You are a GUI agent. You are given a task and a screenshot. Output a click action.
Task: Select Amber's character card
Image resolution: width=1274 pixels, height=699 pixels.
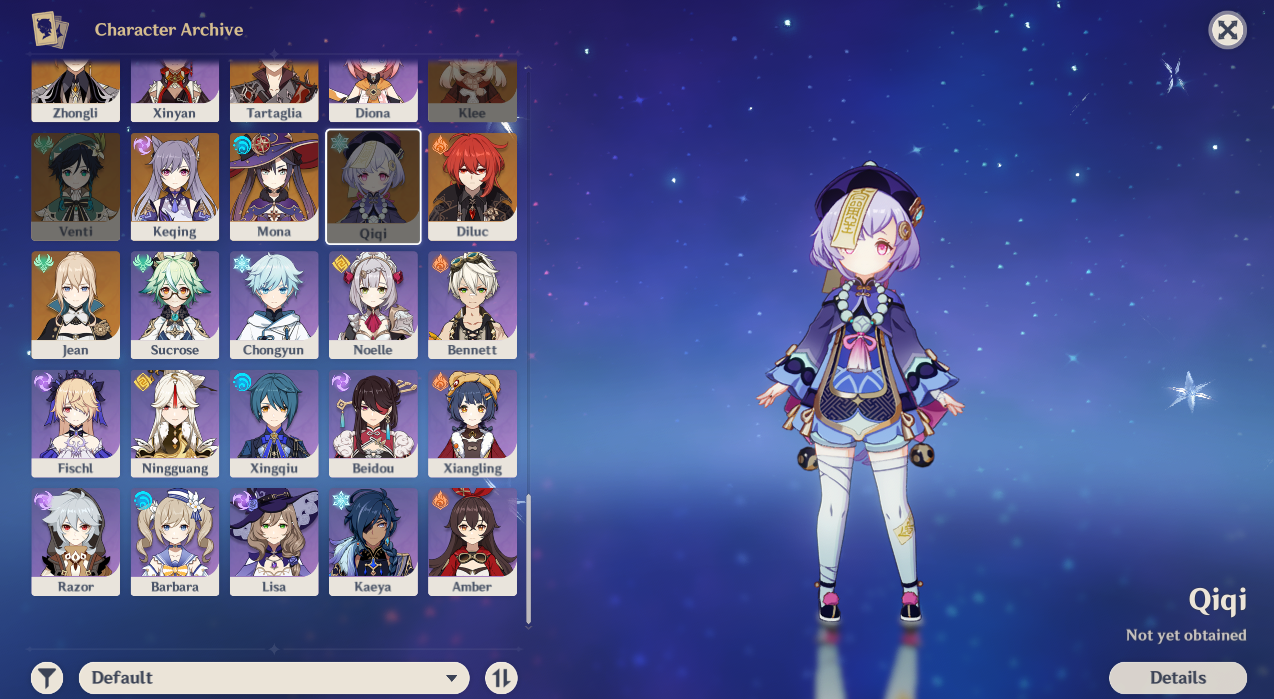click(472, 541)
